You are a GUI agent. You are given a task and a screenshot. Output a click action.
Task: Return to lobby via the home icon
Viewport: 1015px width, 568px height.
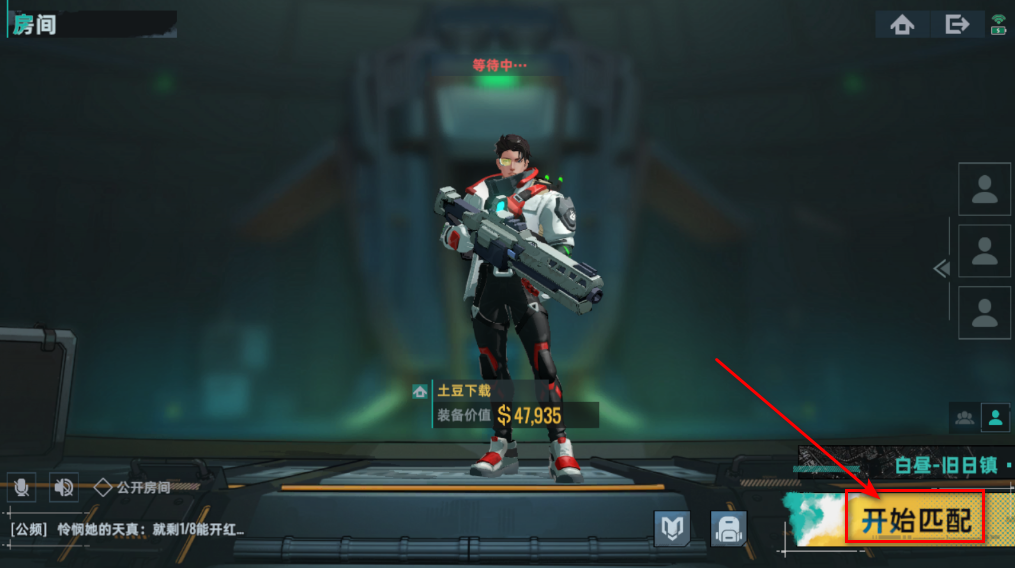[x=902, y=25]
